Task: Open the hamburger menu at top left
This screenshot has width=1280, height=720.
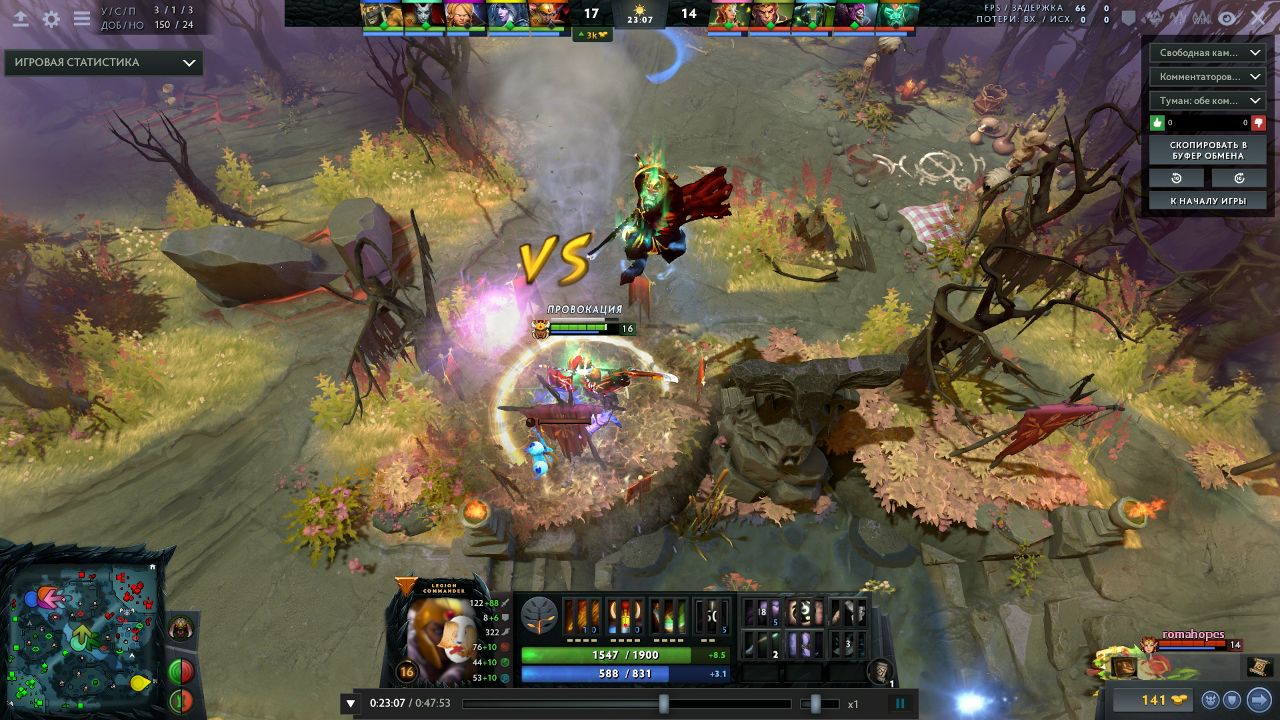Action: coord(82,19)
